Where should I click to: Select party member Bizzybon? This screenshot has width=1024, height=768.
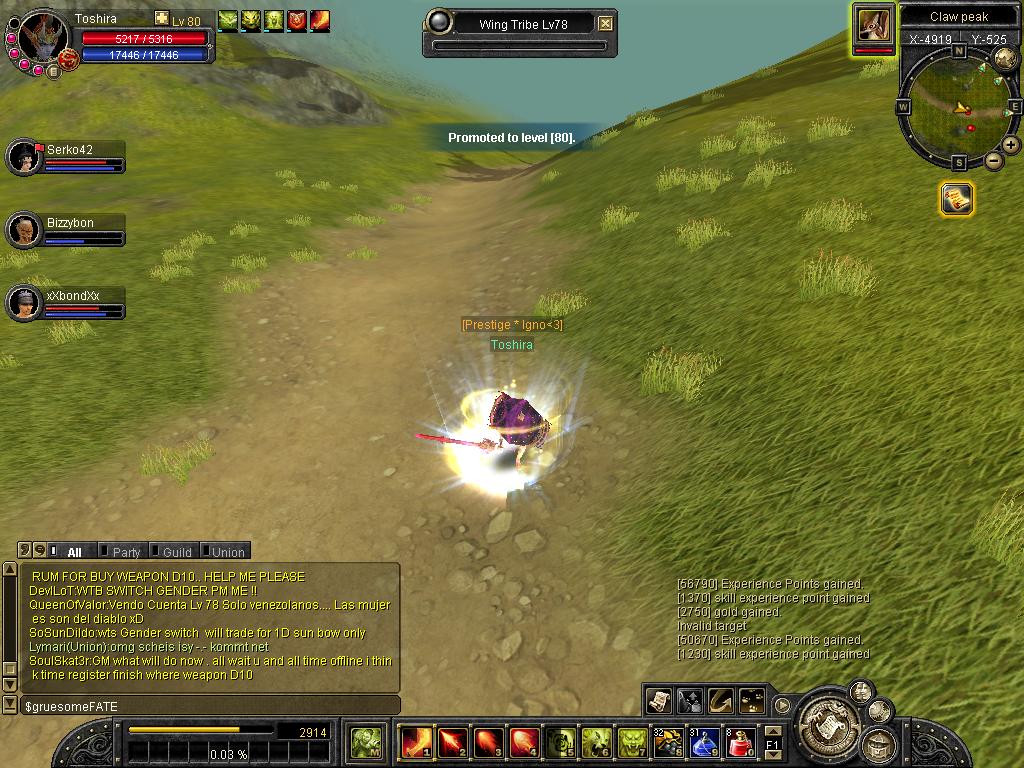click(x=26, y=230)
